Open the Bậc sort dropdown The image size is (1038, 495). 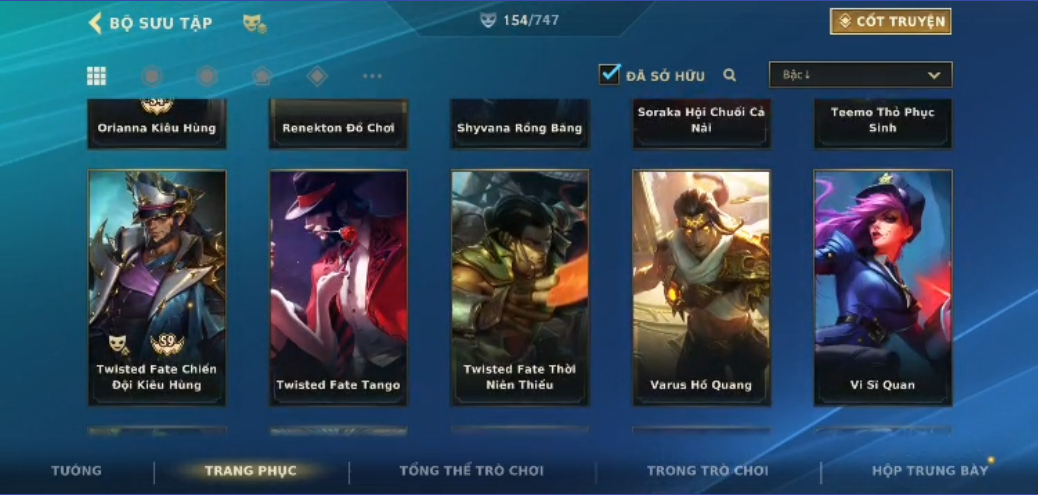[860, 75]
